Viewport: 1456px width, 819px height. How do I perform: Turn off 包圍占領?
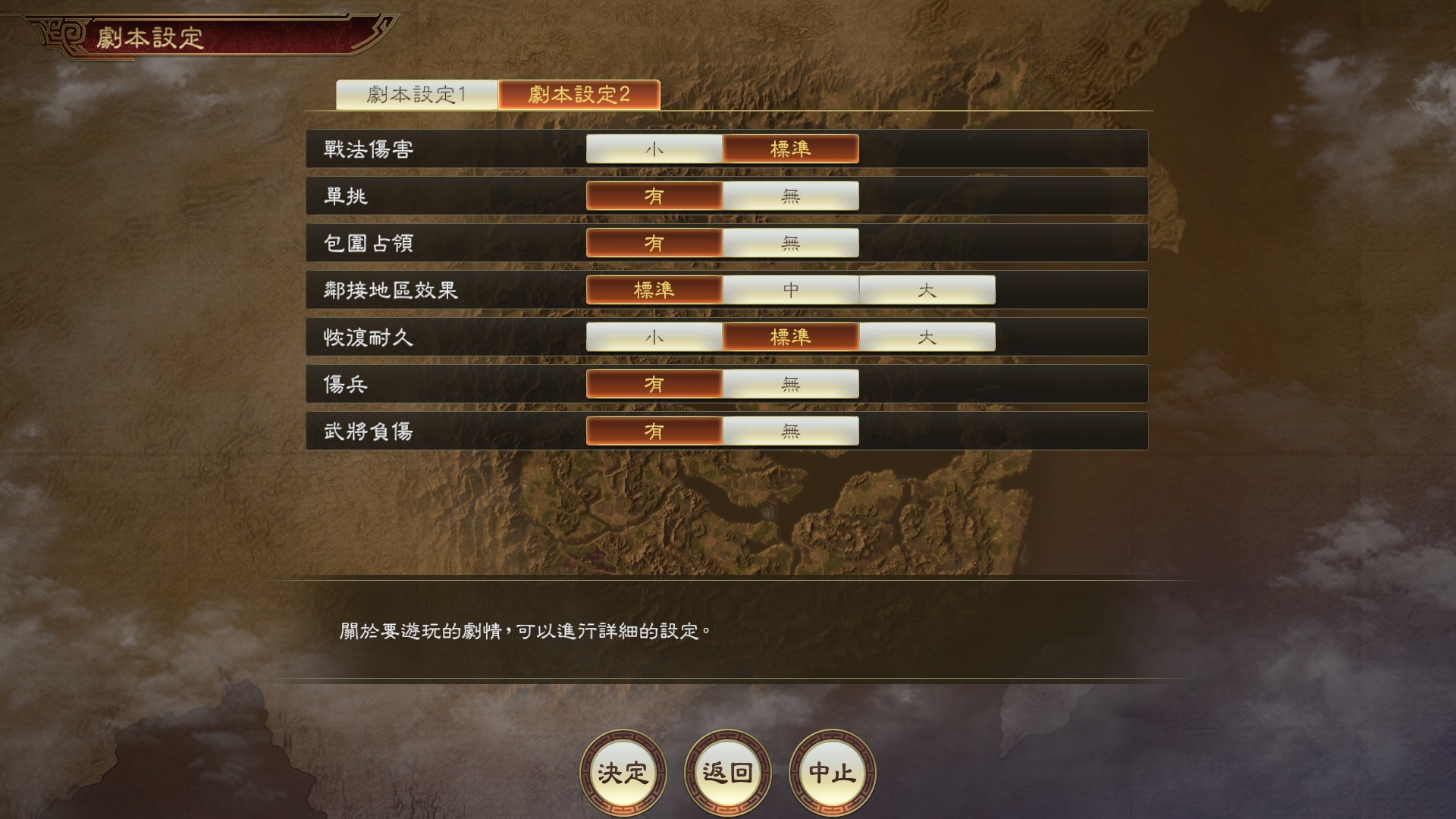point(790,243)
